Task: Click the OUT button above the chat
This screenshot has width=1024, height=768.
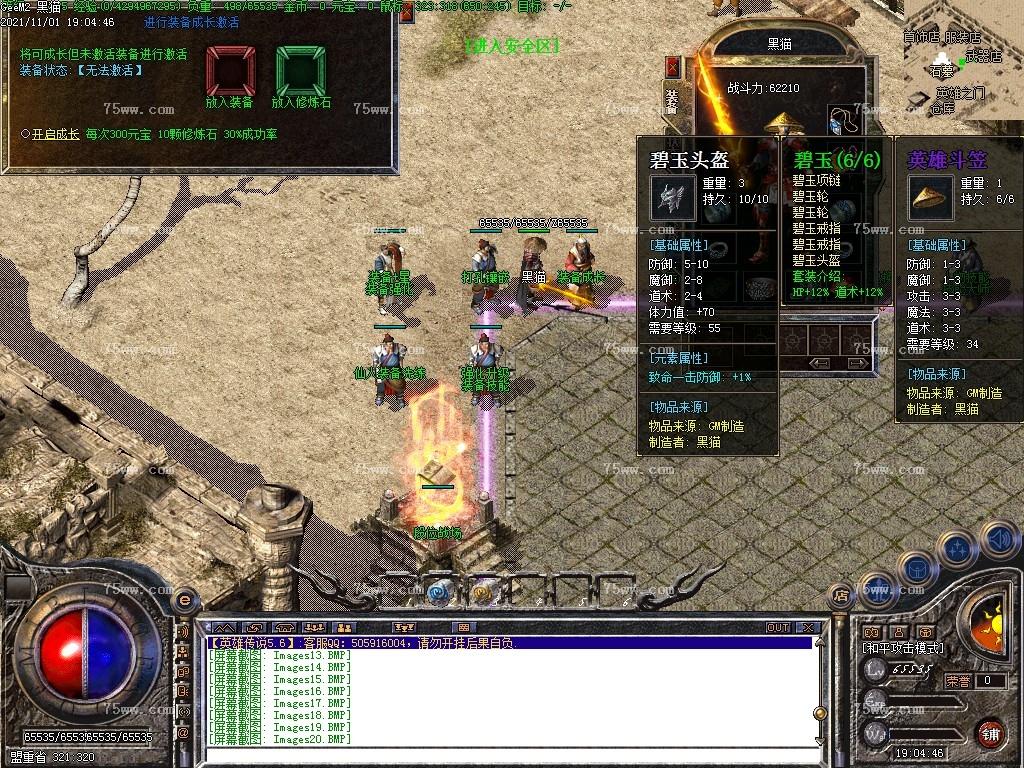Action: pos(778,628)
